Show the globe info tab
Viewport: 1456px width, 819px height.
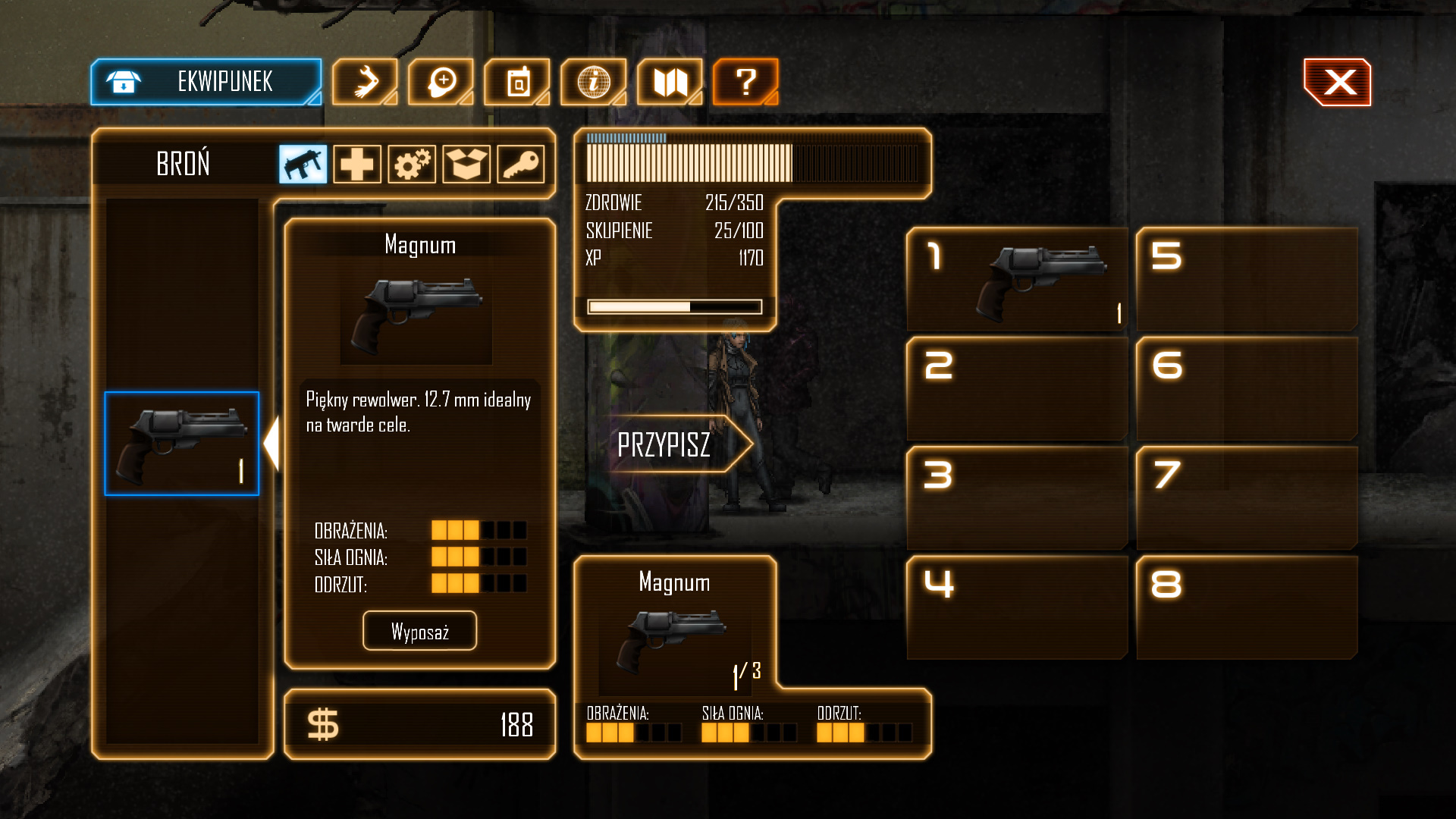(594, 82)
